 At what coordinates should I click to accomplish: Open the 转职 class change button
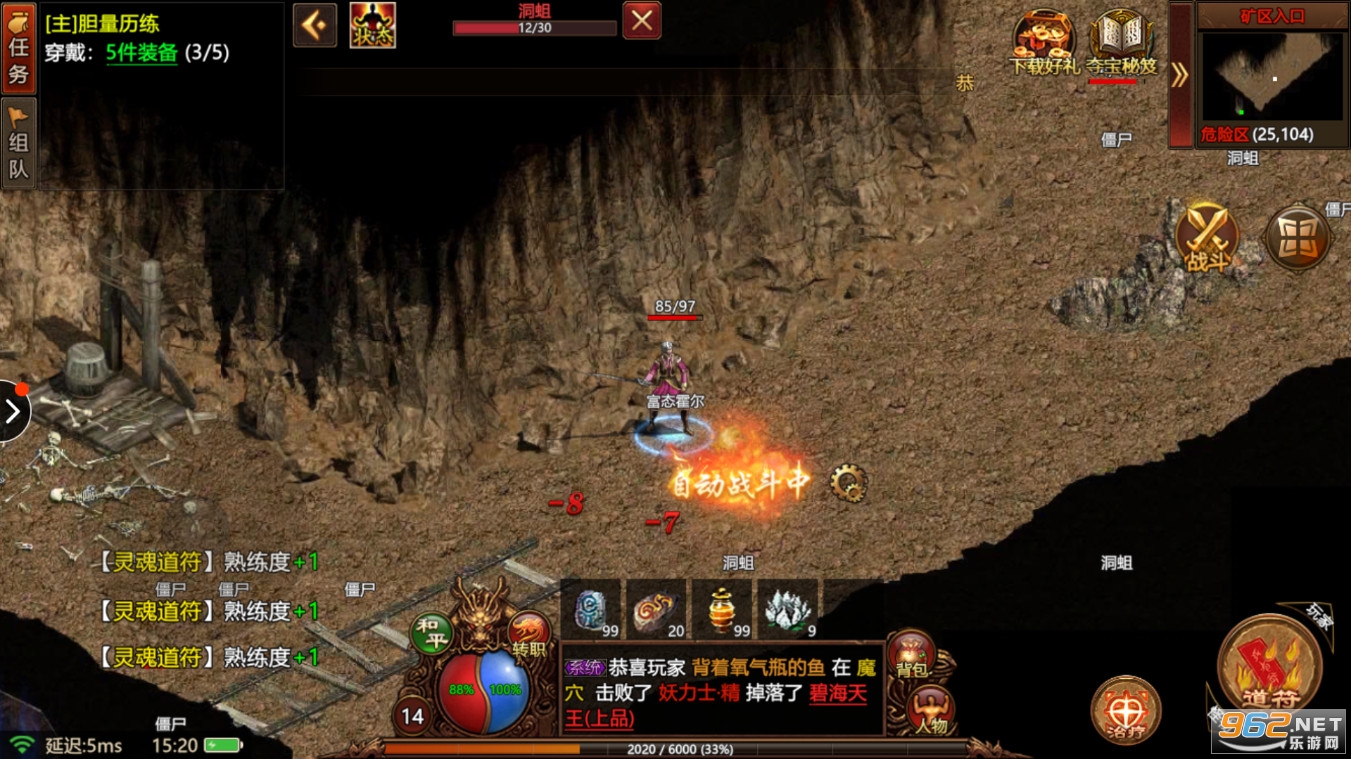click(529, 634)
